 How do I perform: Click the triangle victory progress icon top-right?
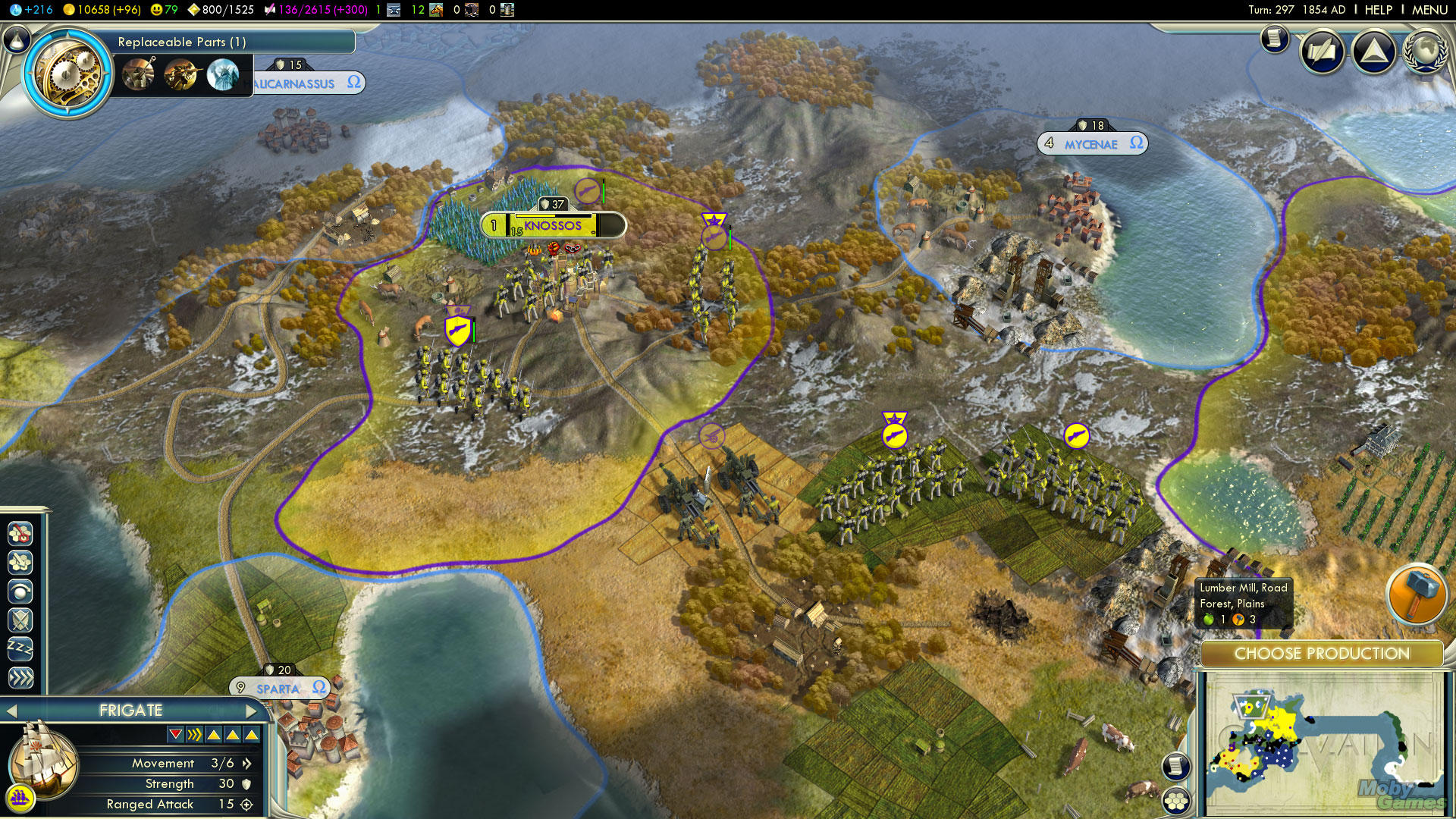[x=1375, y=53]
